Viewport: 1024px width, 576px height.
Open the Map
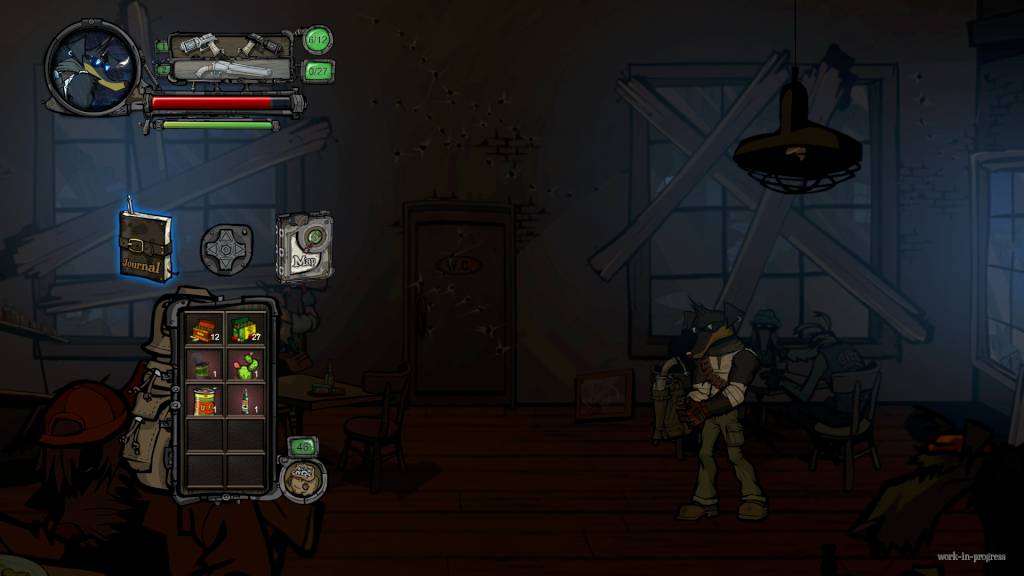(304, 246)
